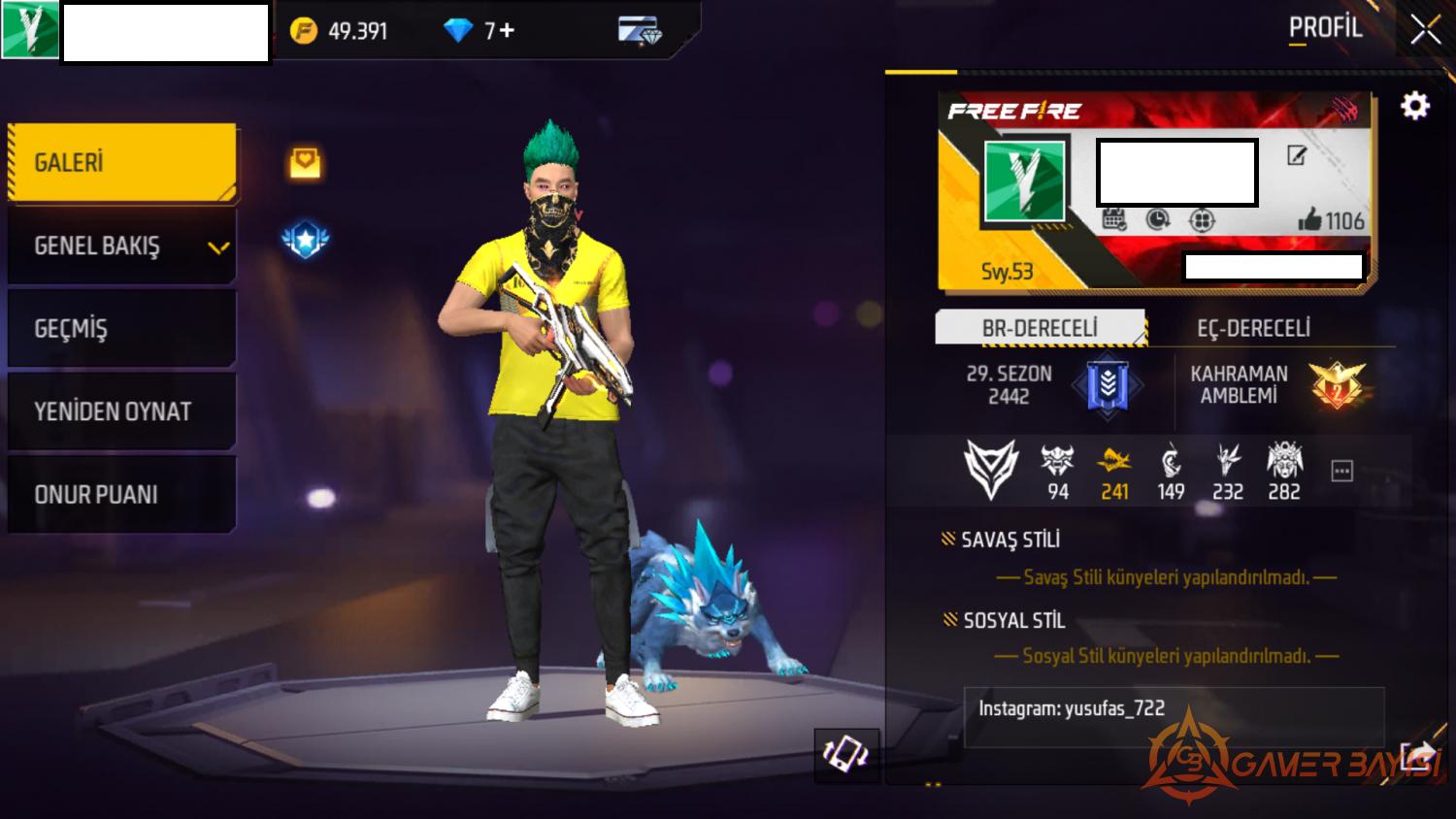Show more badges with the ellipsis button

point(1341,472)
